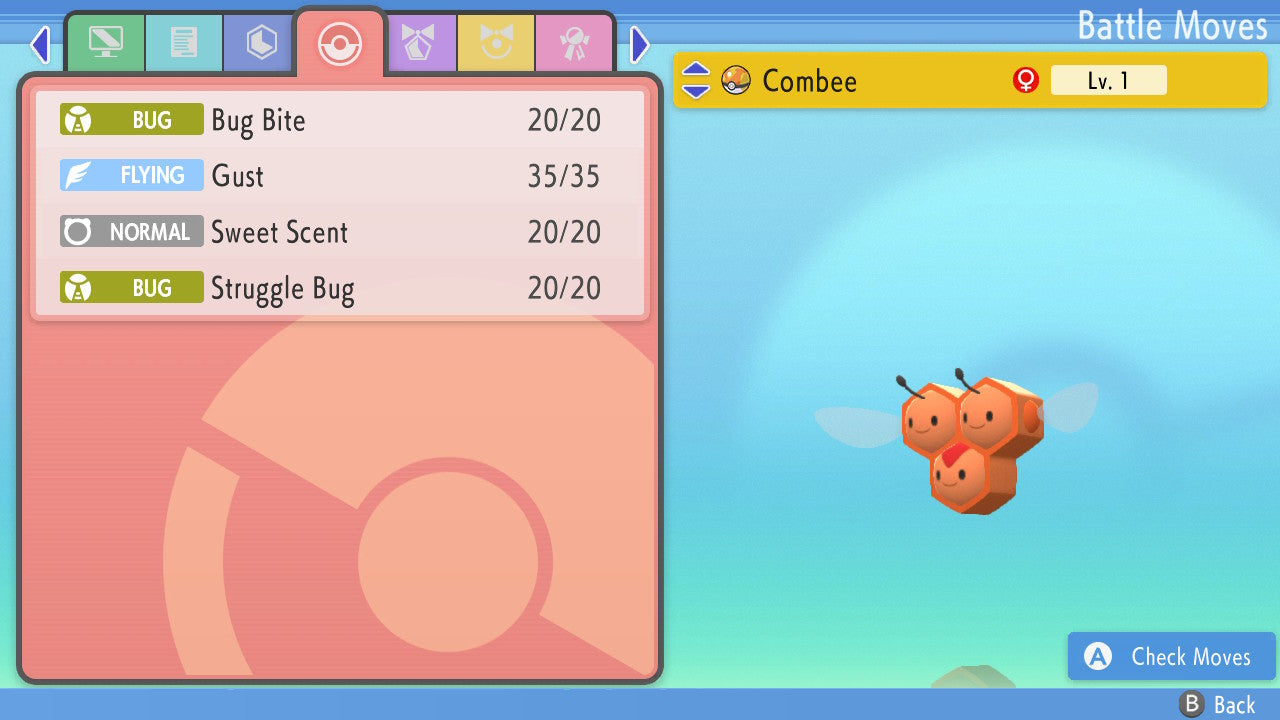
Task: Click the Lv. 1 level display box
Action: [x=1109, y=80]
